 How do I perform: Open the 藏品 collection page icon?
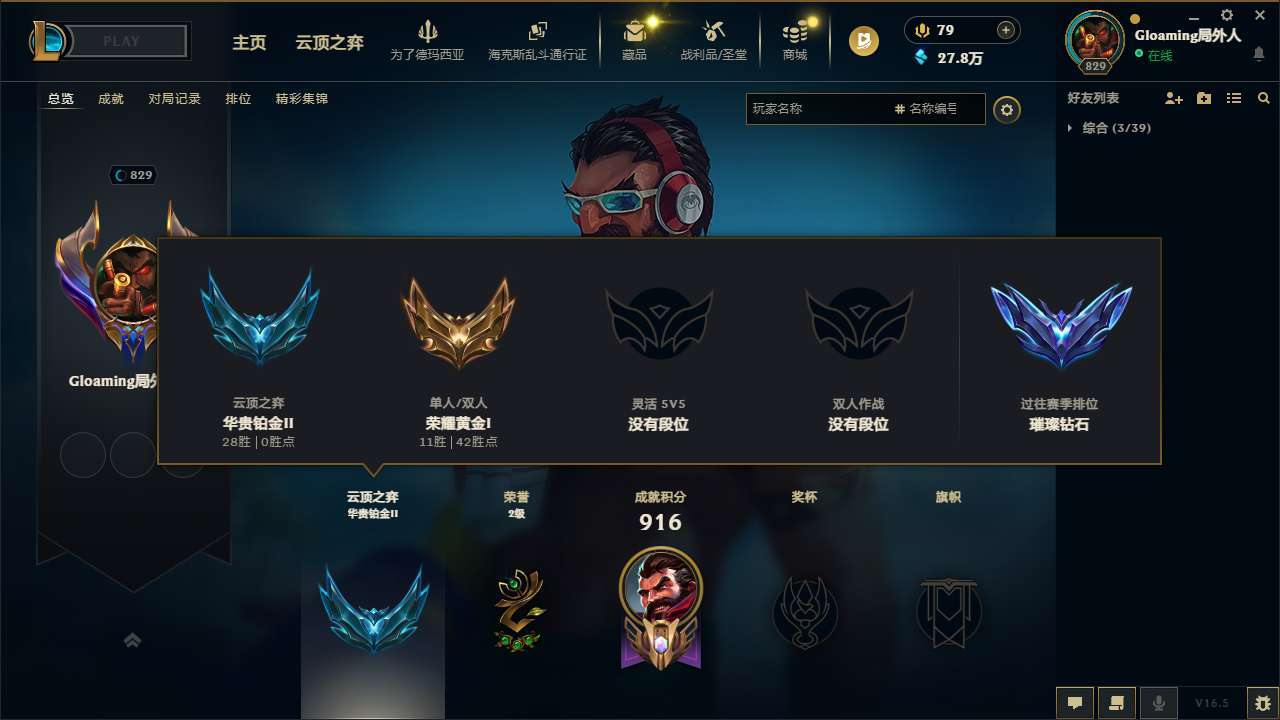point(633,40)
